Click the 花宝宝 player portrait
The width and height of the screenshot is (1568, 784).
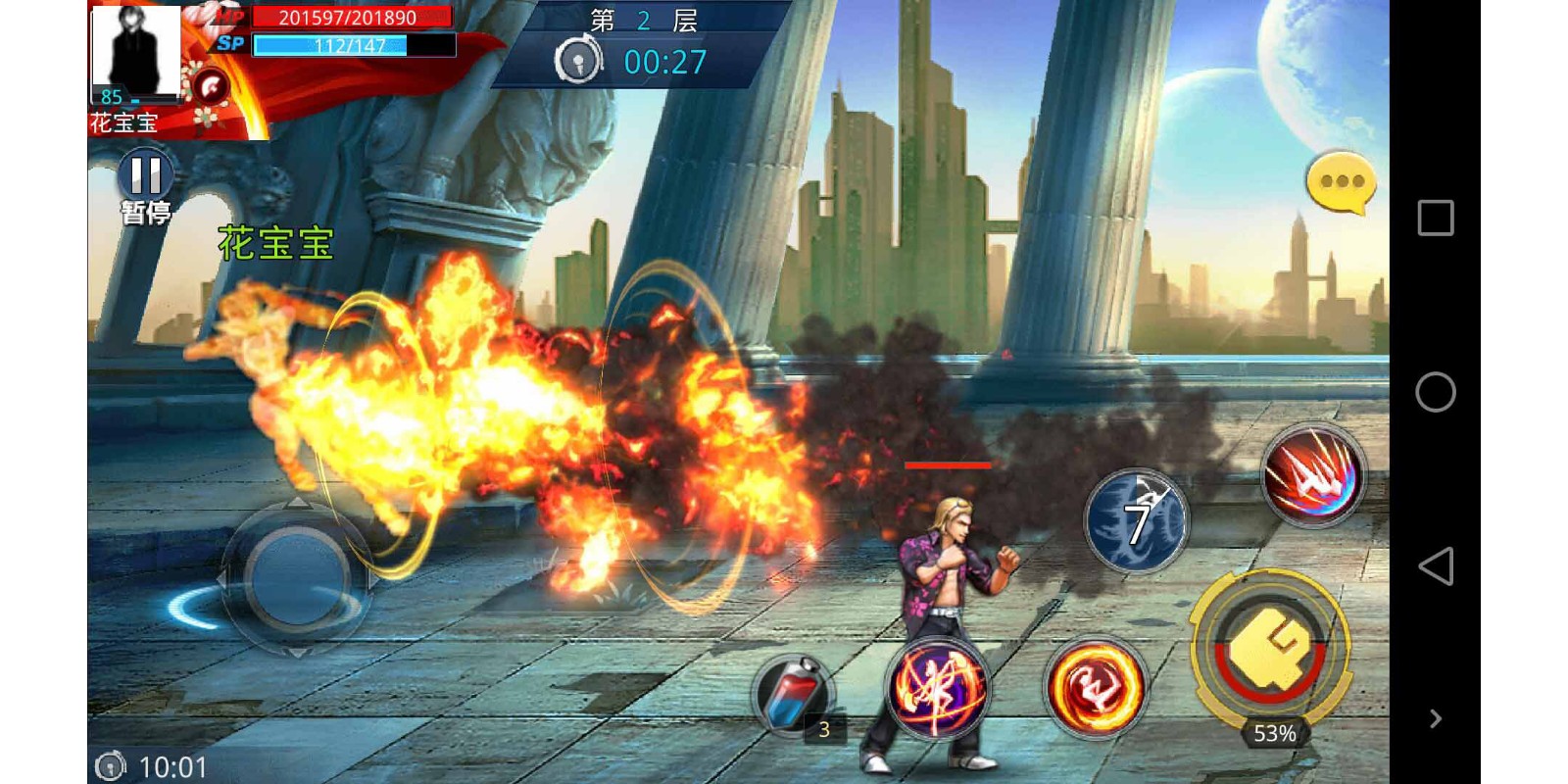pyautogui.click(x=136, y=54)
